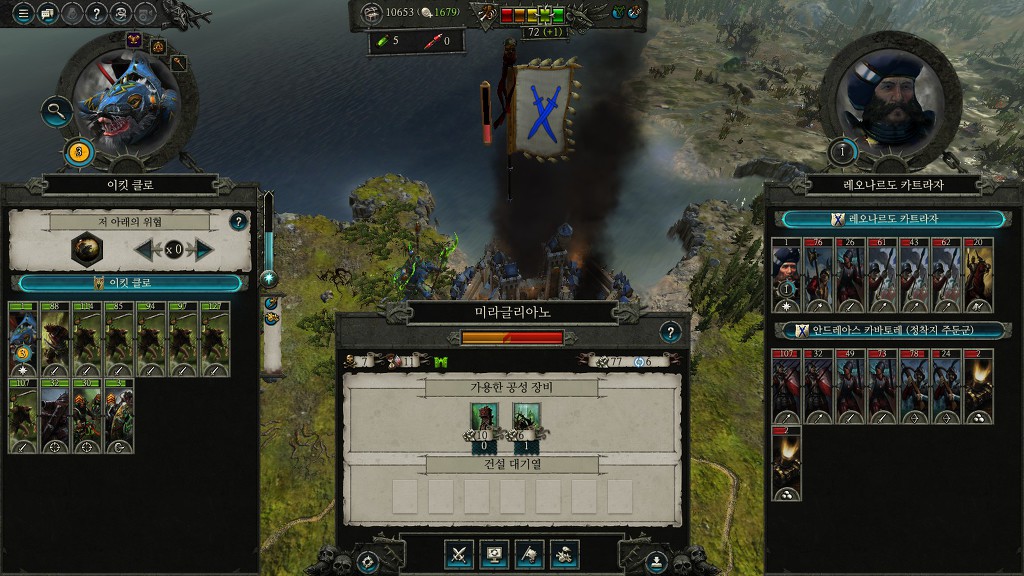Open help for the 저 아래의 위협 panel
The image size is (1024, 576).
coord(238,222)
